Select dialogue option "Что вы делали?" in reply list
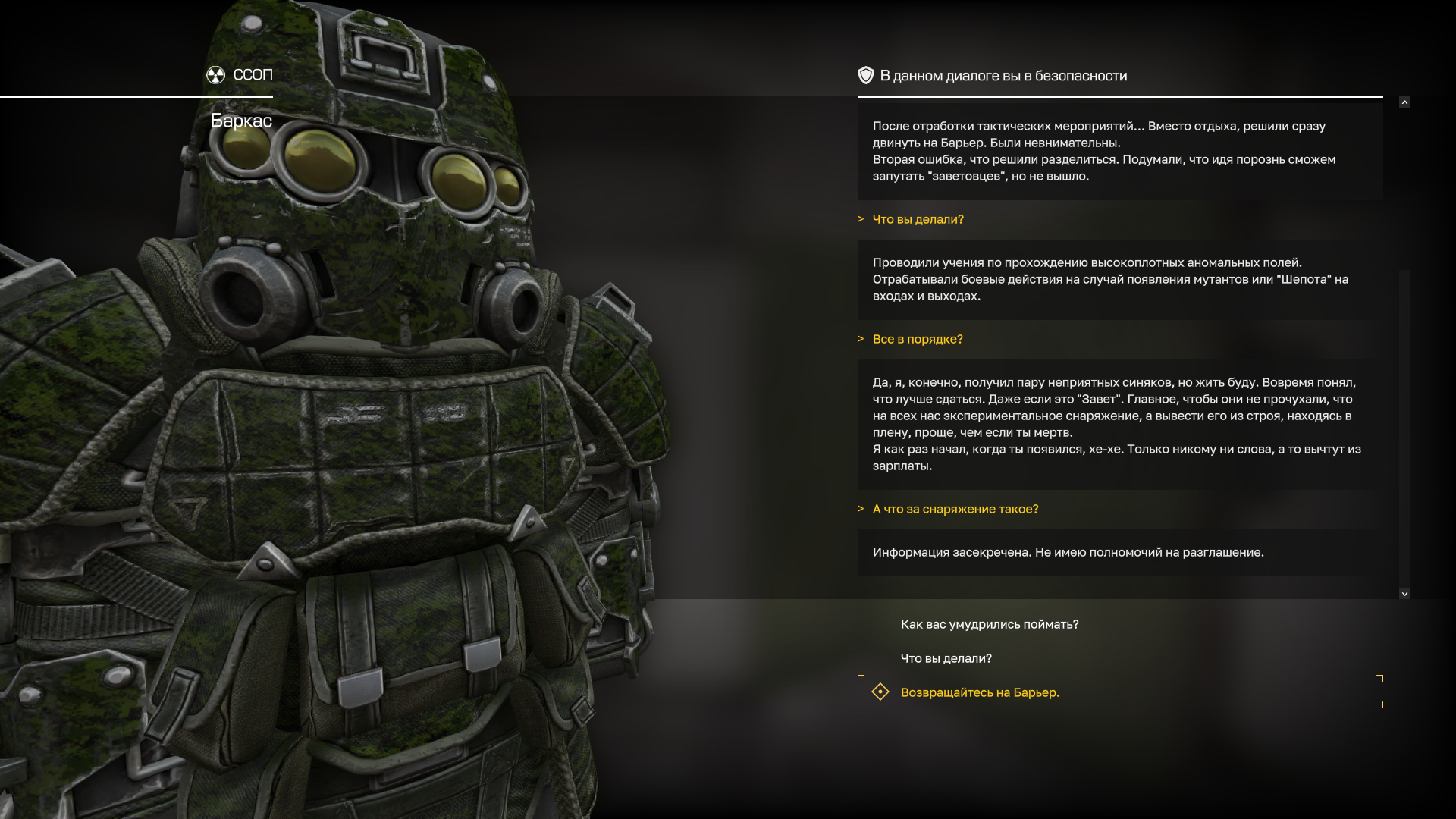The width and height of the screenshot is (1456, 819). click(x=946, y=658)
